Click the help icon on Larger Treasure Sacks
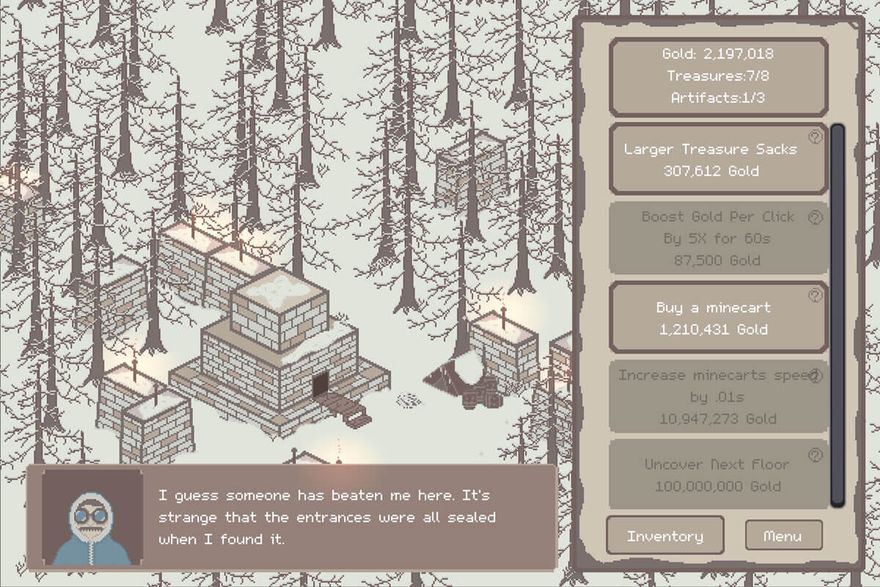The image size is (880, 587). click(815, 138)
